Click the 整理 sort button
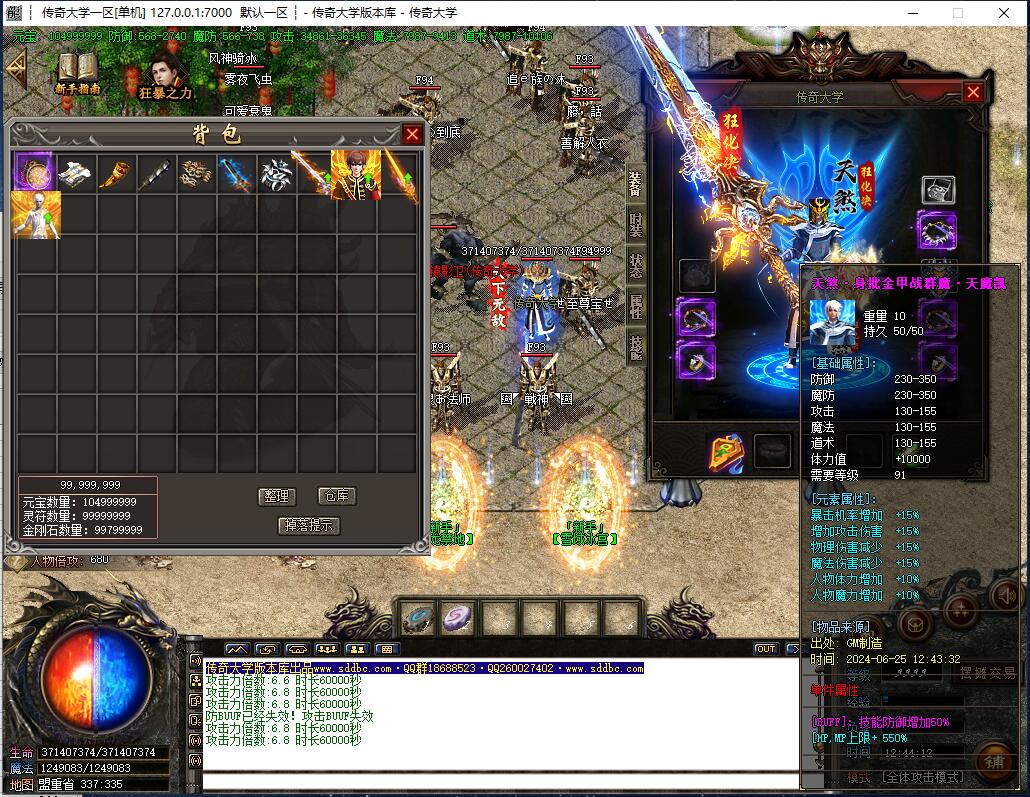Image resolution: width=1030 pixels, height=797 pixels. [276, 496]
